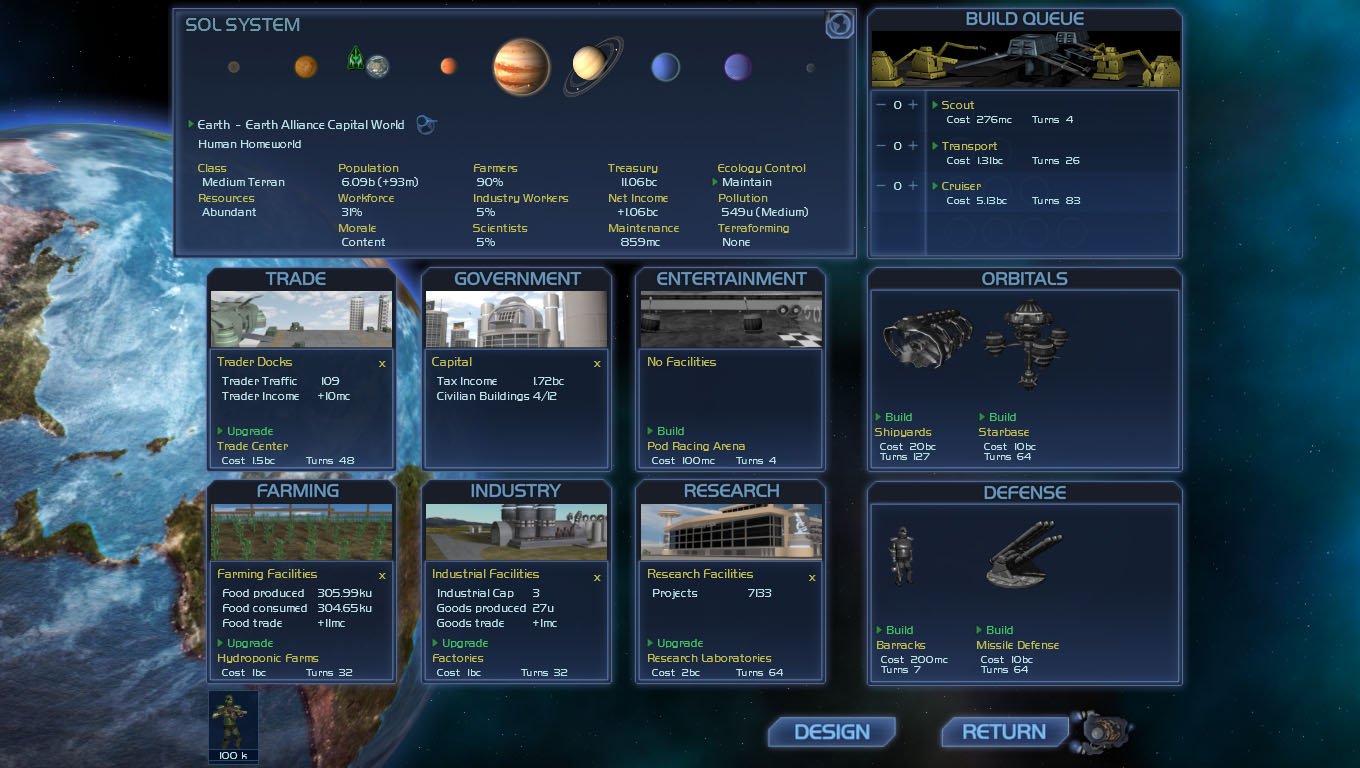Open the ship Design screen
The width and height of the screenshot is (1360, 768).
pyautogui.click(x=831, y=732)
